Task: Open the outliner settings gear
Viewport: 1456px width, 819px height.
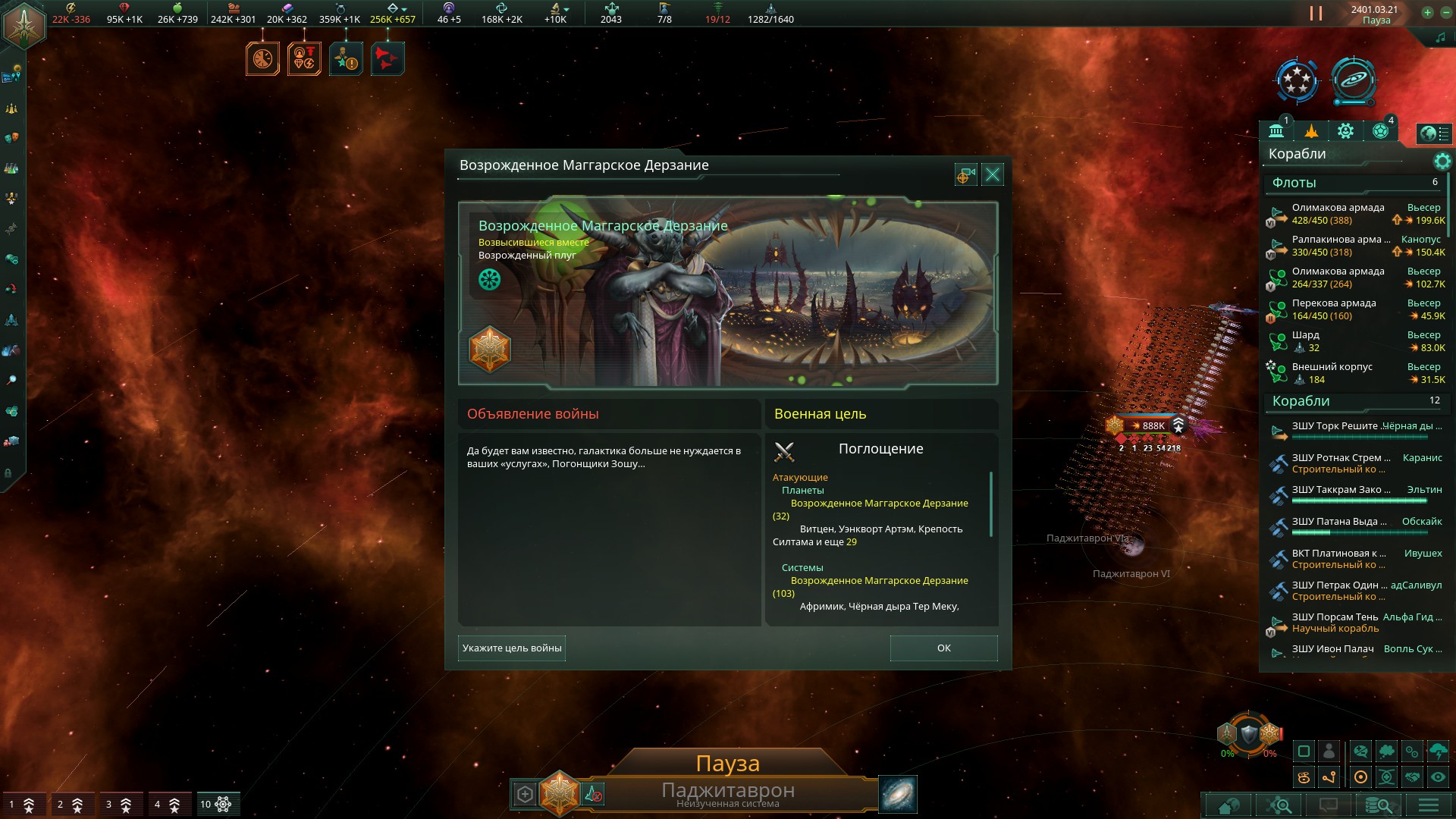Action: point(1442,161)
